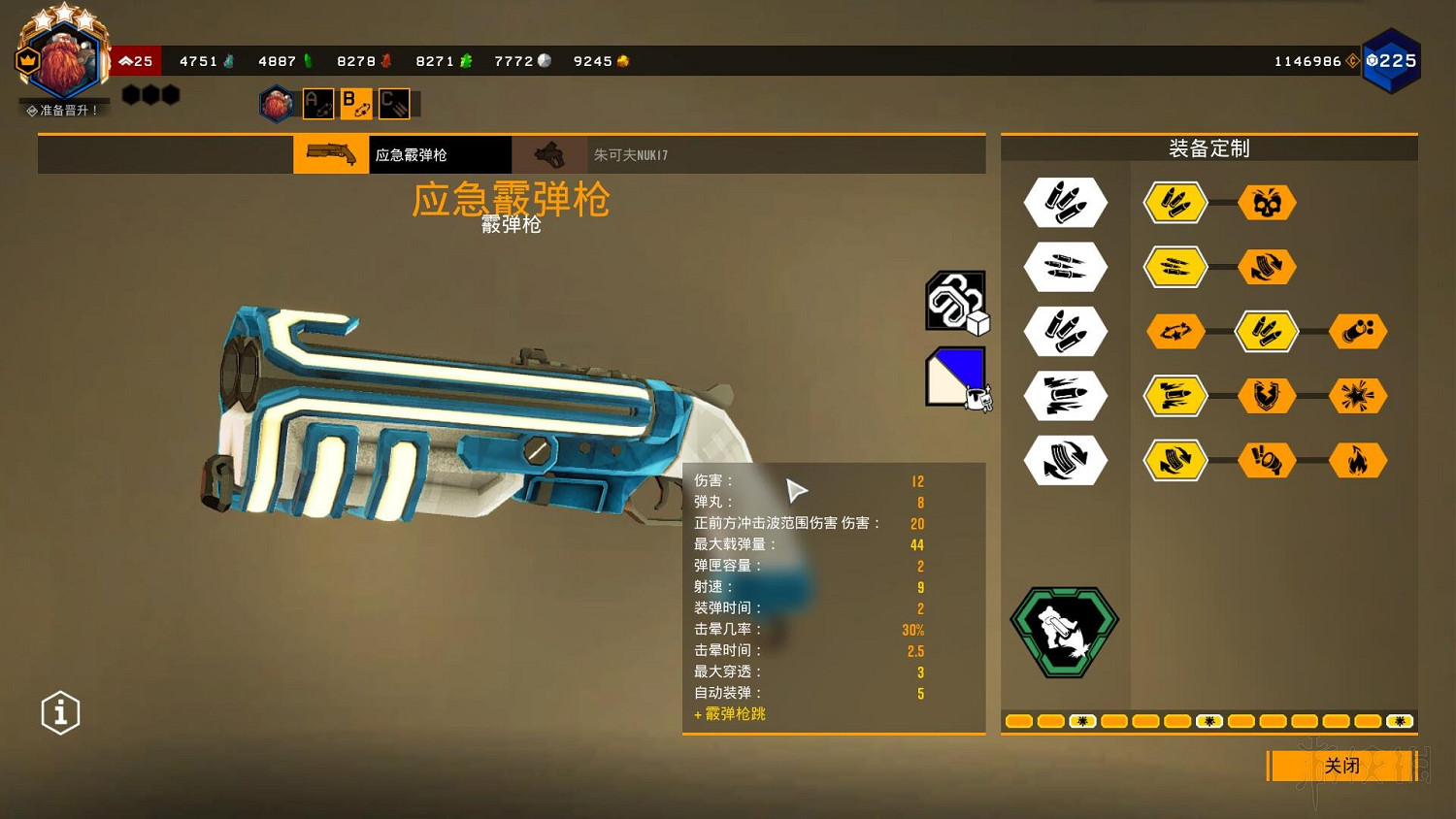Image resolution: width=1456 pixels, height=819 pixels.
Task: Click the 准备晋升 promotion text
Action: click(62, 109)
